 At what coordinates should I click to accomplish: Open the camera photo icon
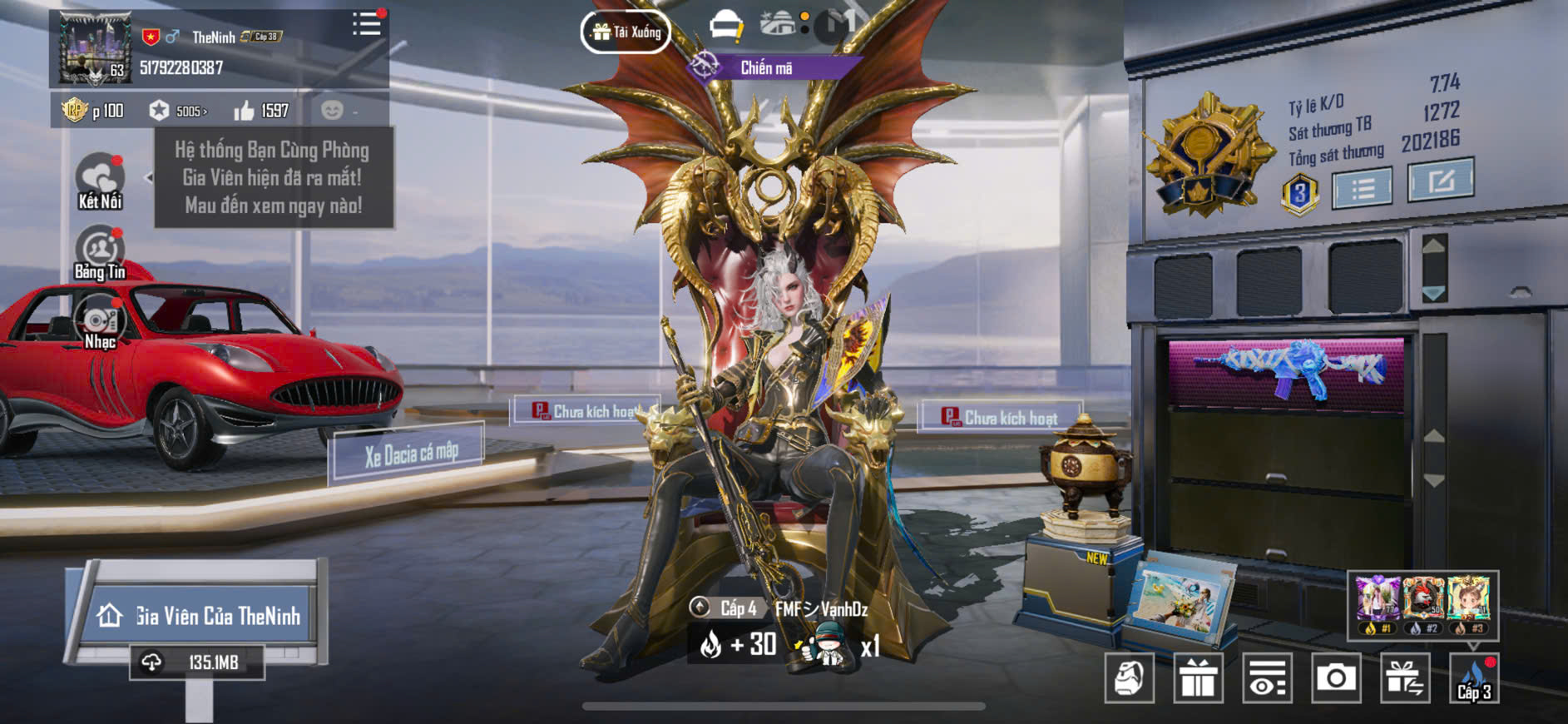coord(1336,678)
